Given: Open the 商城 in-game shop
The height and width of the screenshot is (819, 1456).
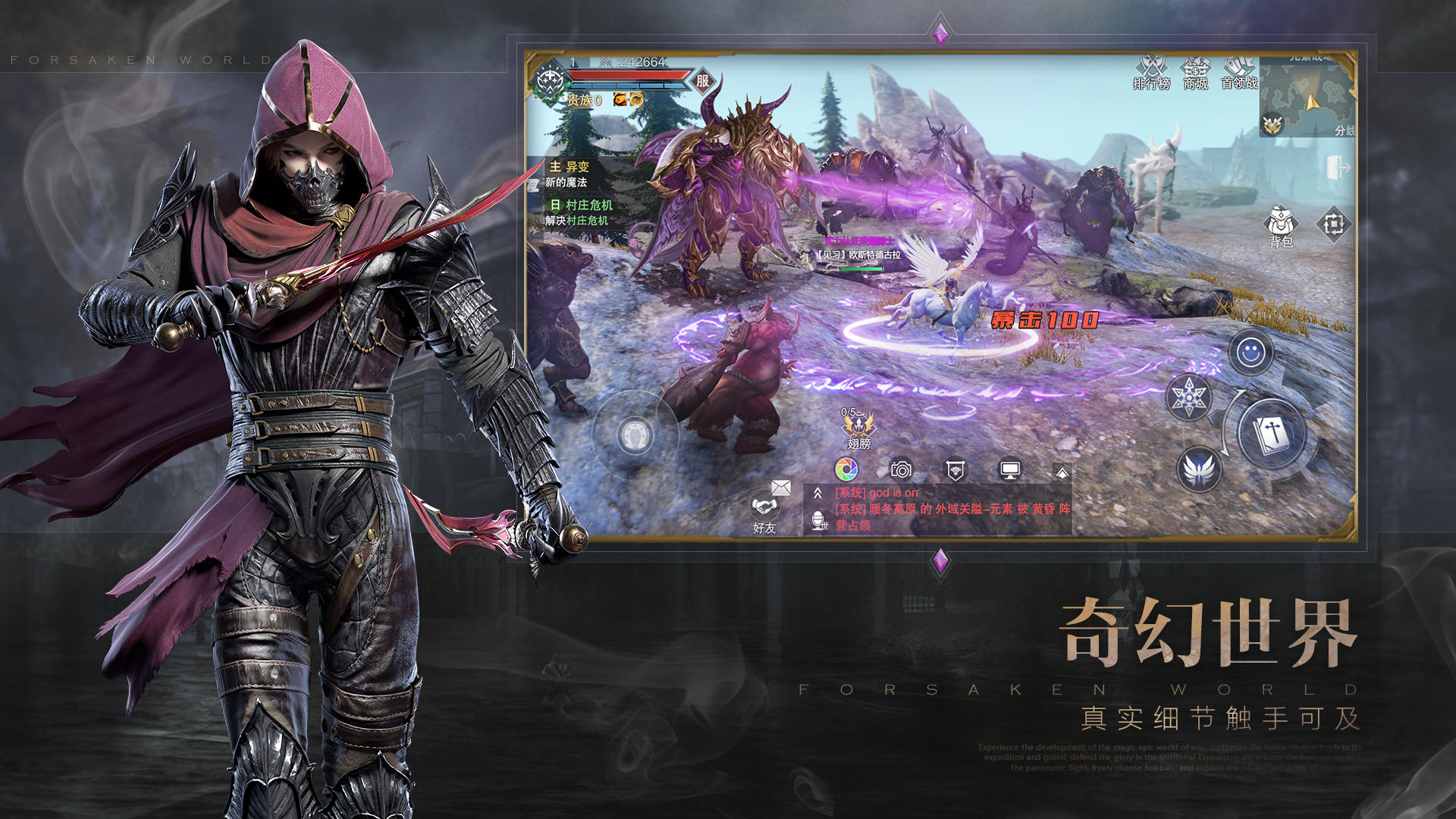Looking at the screenshot, I should [x=1194, y=72].
